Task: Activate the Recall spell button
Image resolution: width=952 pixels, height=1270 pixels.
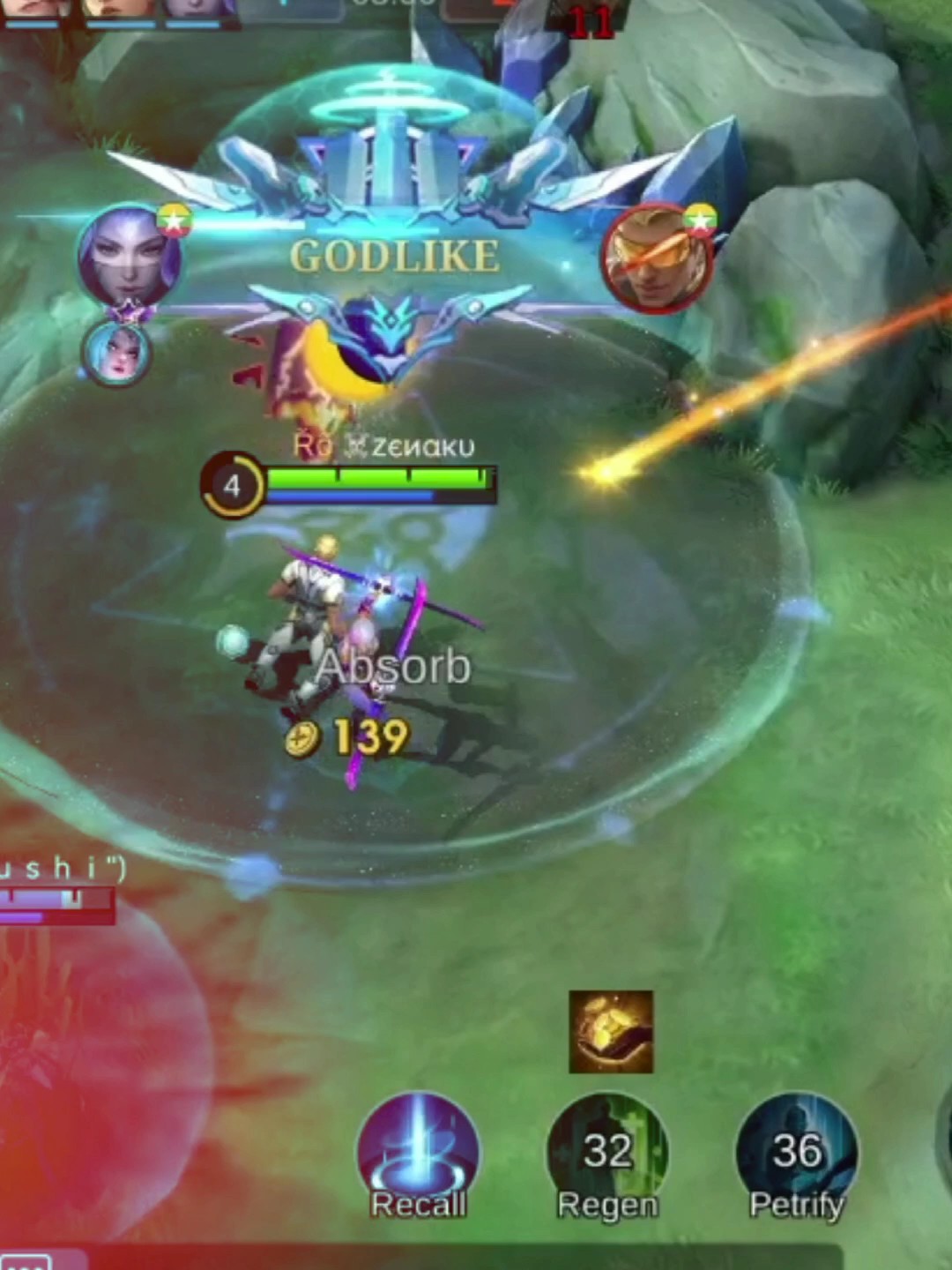Action: tap(419, 1154)
